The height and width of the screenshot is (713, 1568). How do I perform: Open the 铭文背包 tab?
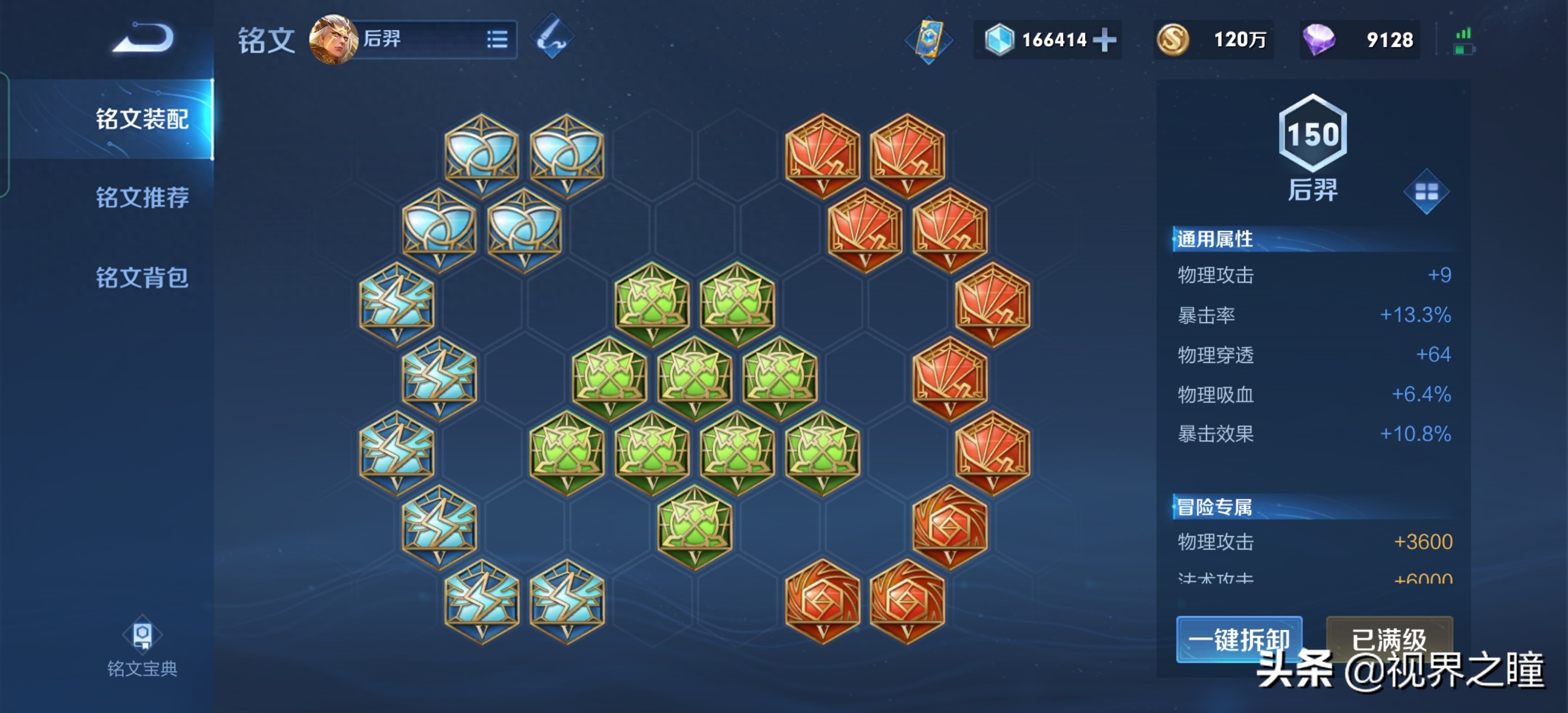tap(142, 277)
